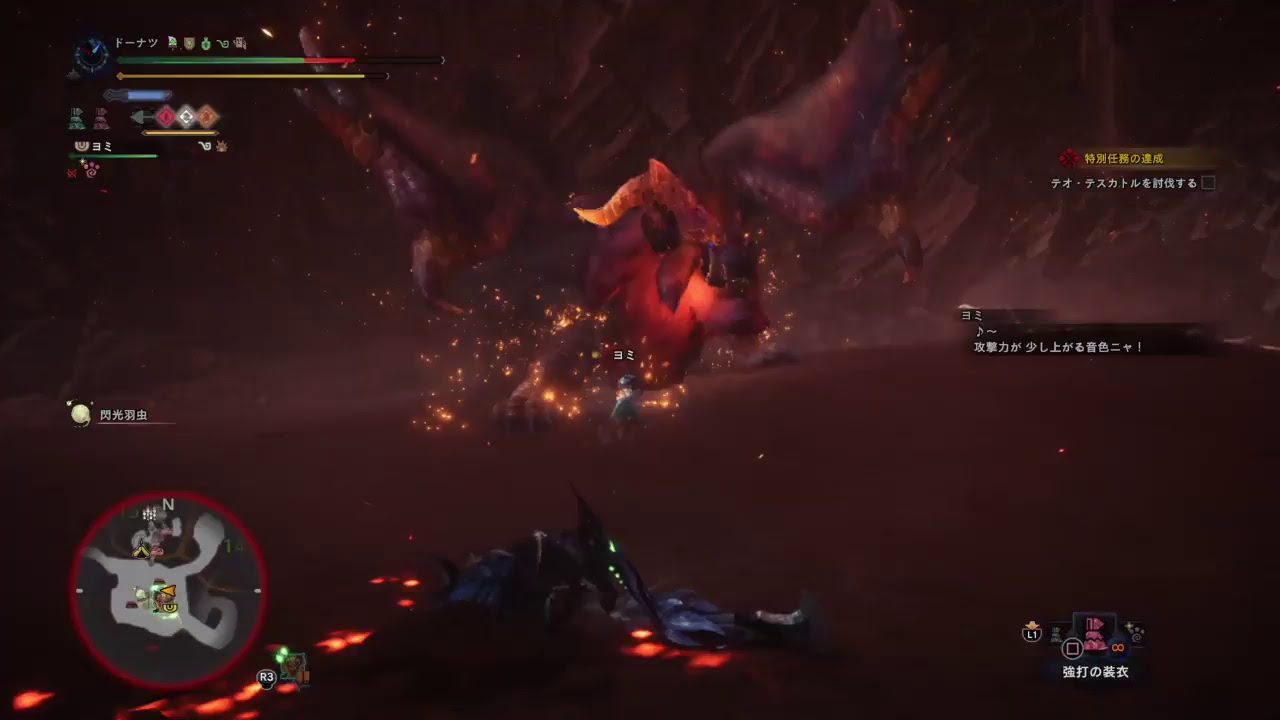
Task: Toggle the infinite use symbol on the mantle
Action: tap(1117, 648)
